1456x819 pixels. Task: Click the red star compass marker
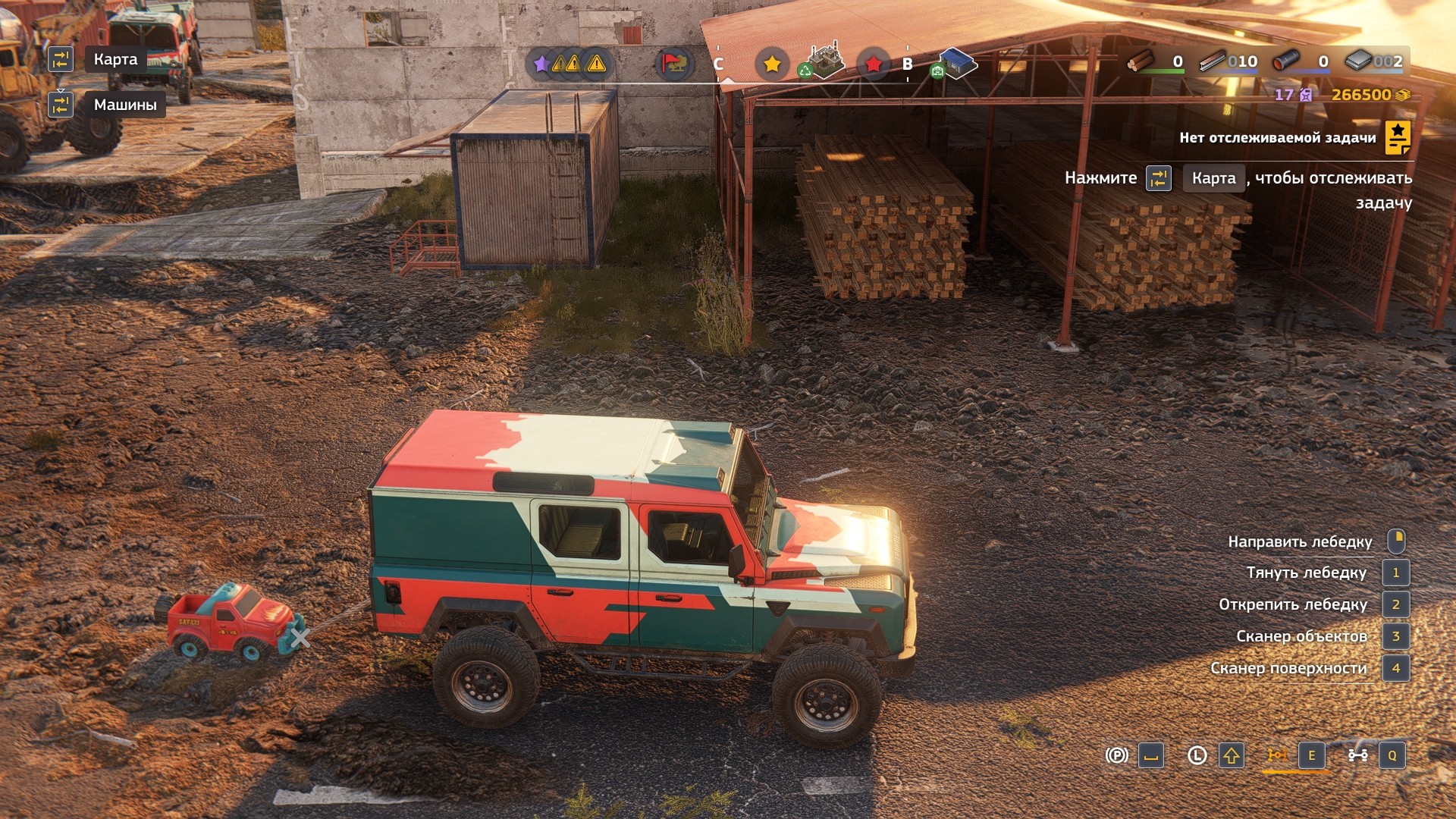coord(873,64)
